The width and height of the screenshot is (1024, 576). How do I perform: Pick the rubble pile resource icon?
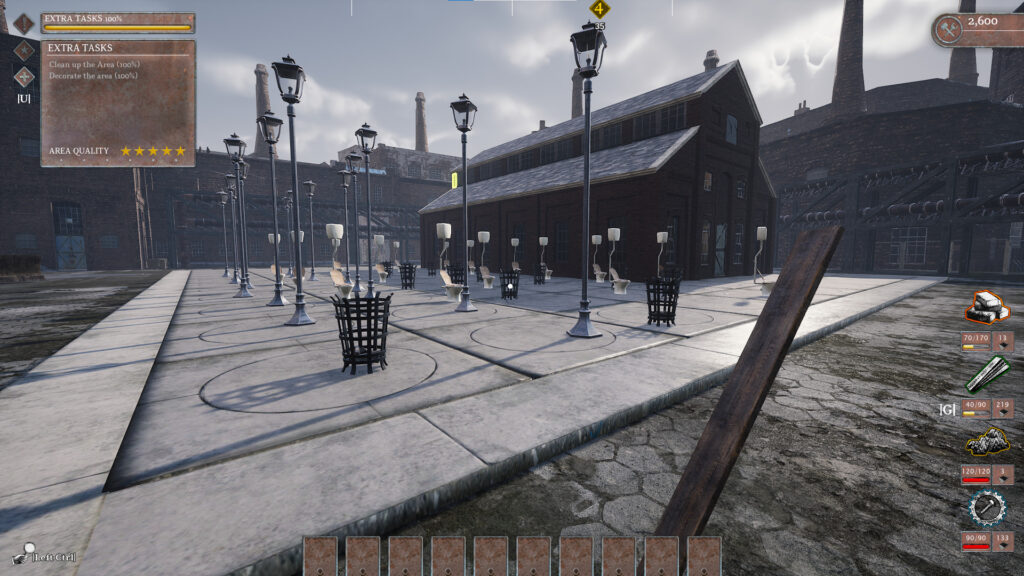pyautogui.click(x=987, y=441)
